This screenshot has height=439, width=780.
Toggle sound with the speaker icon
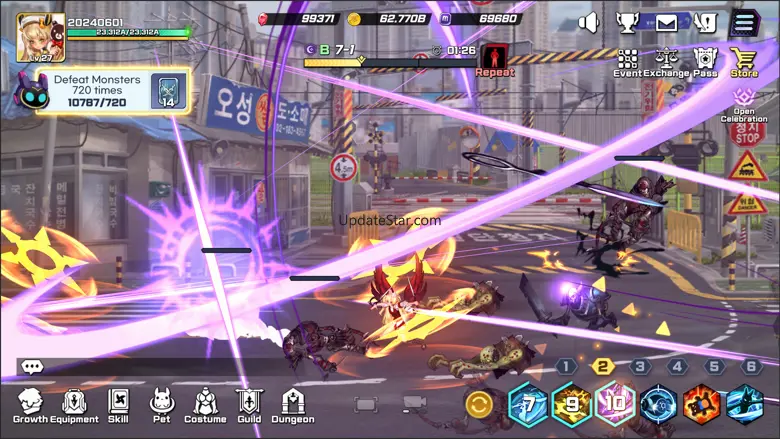(589, 22)
